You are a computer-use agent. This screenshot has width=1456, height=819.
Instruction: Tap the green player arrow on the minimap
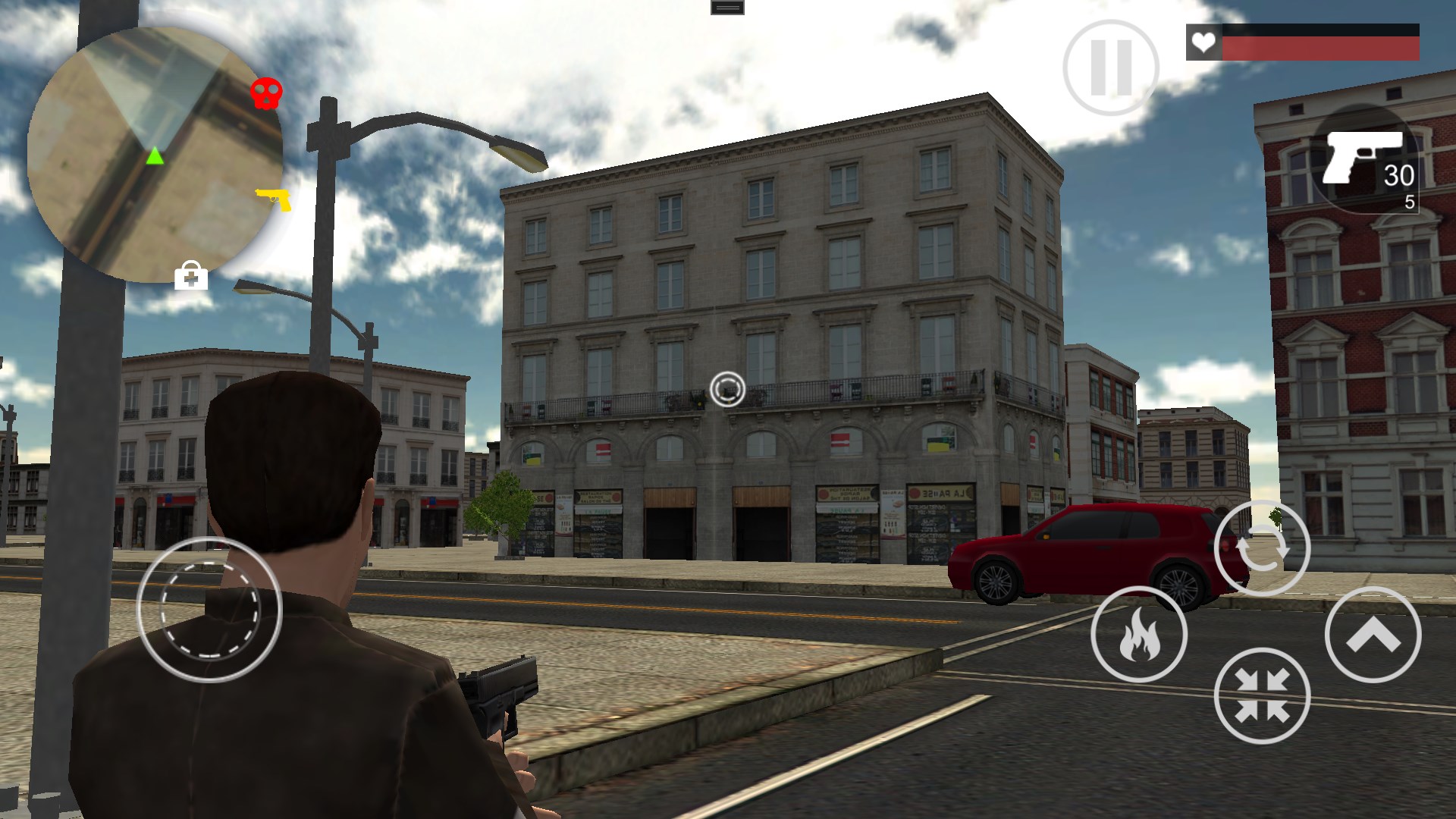[154, 157]
